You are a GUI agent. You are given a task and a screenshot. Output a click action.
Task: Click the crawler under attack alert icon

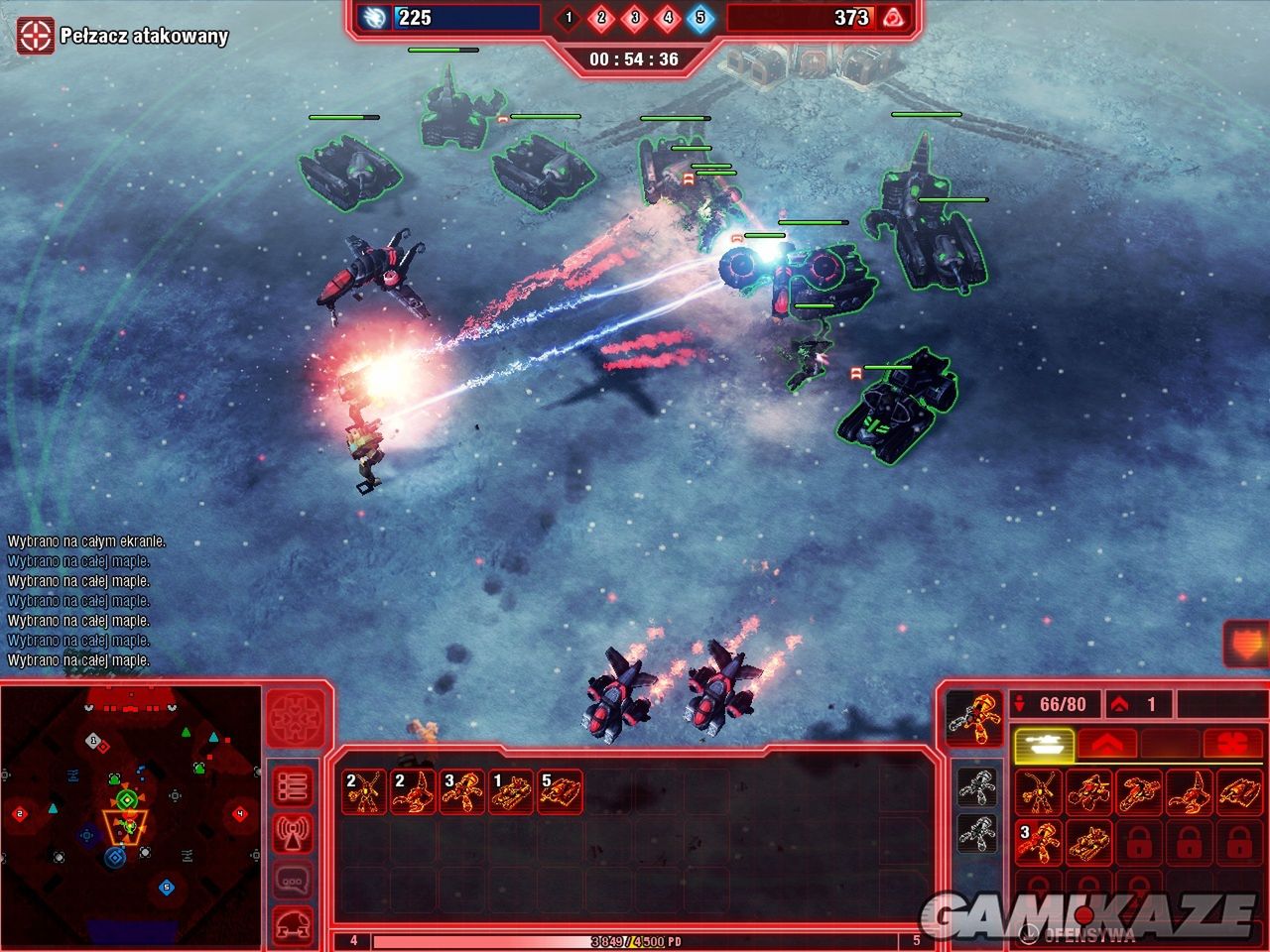click(x=35, y=36)
